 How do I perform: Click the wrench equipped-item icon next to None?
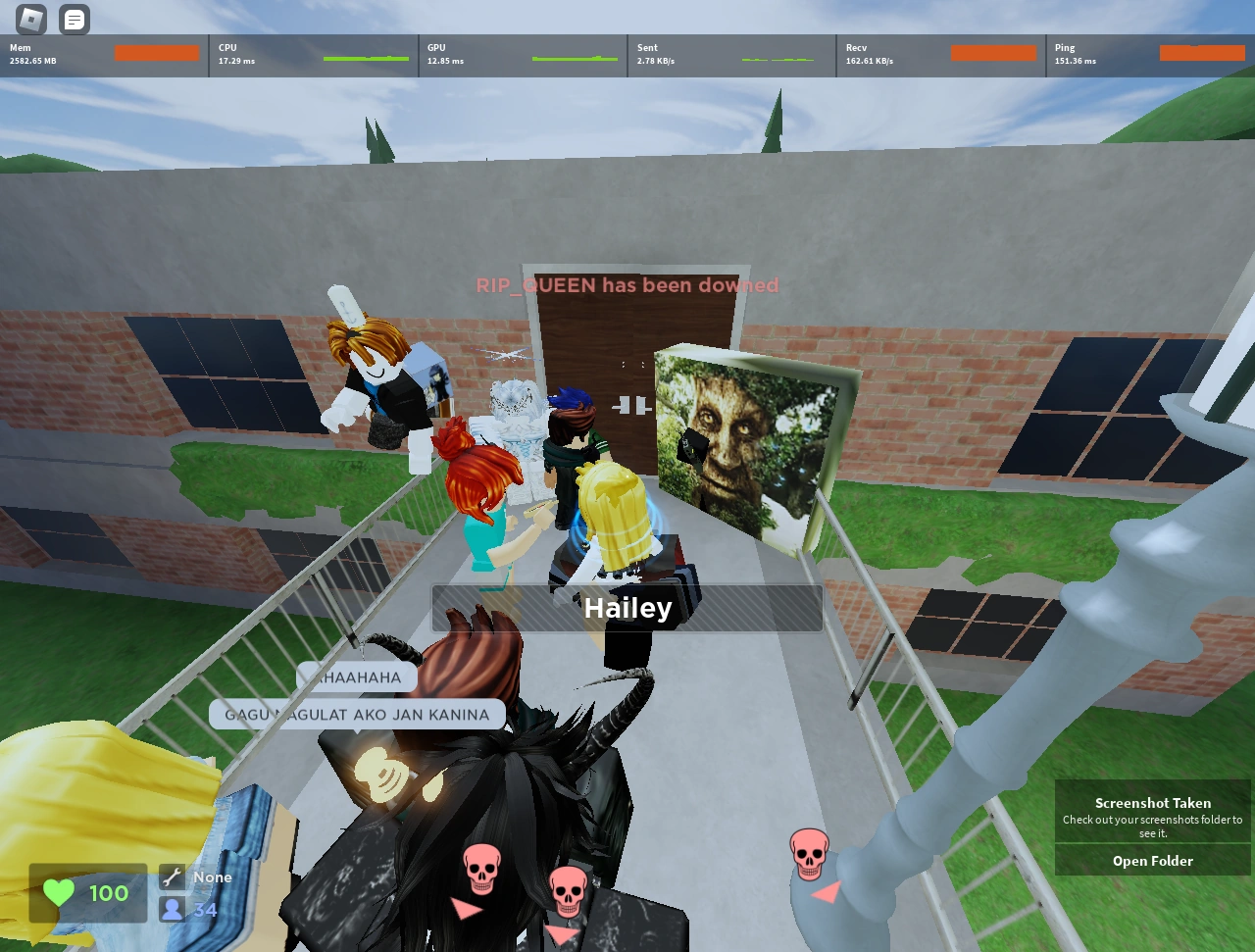[x=173, y=877]
